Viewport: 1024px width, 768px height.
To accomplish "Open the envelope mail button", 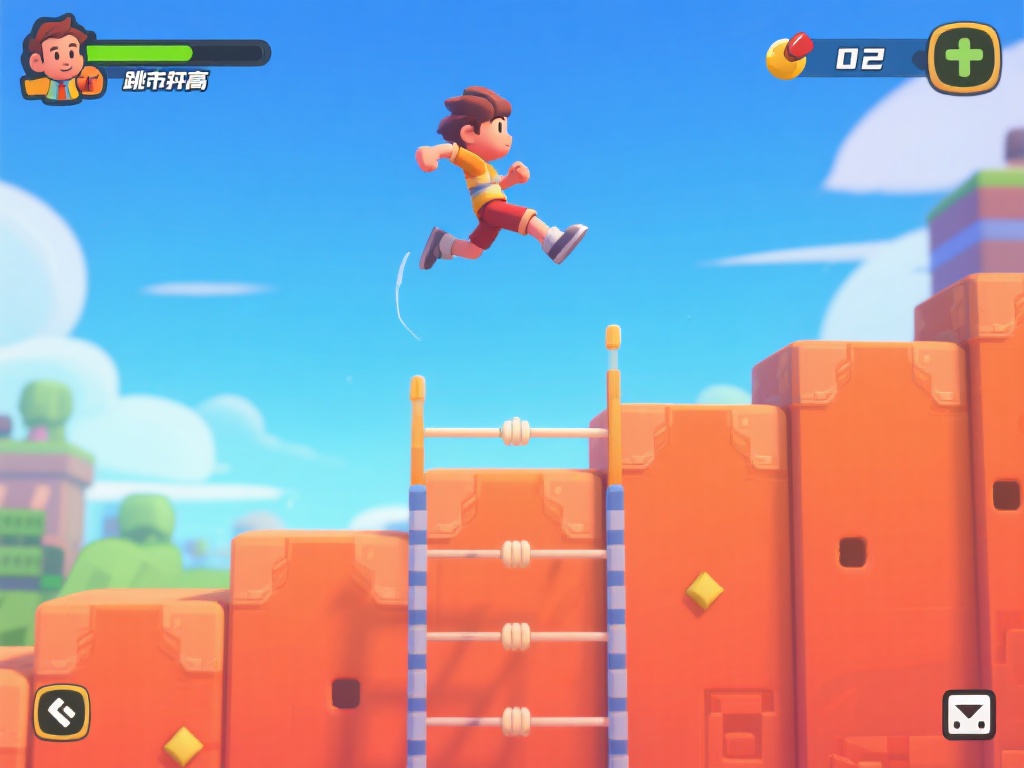I will (x=968, y=714).
